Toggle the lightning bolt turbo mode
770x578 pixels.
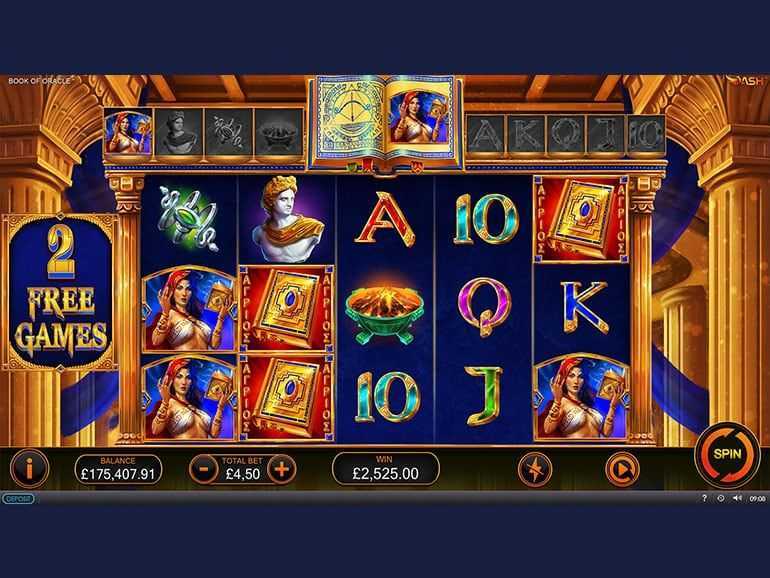[534, 467]
